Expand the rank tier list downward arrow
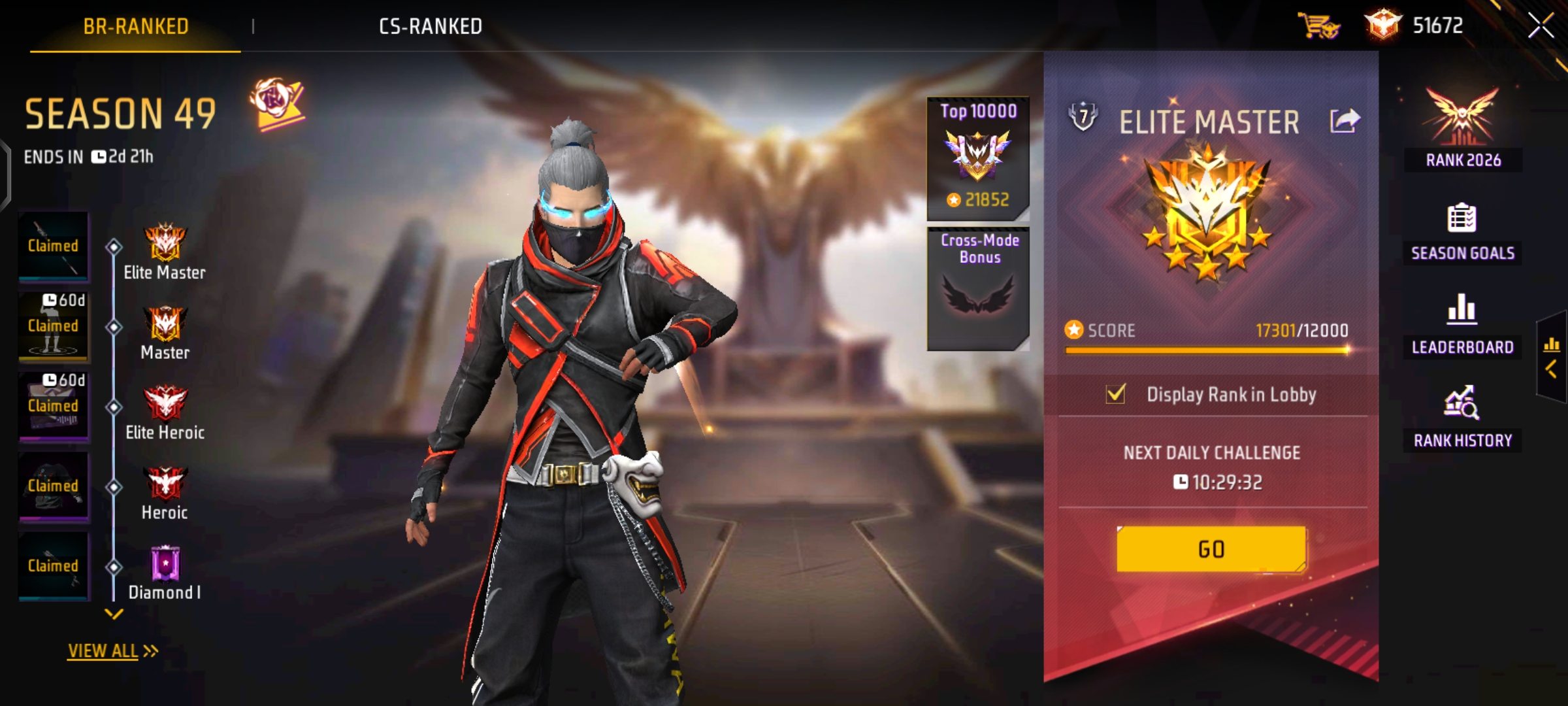 coord(114,614)
